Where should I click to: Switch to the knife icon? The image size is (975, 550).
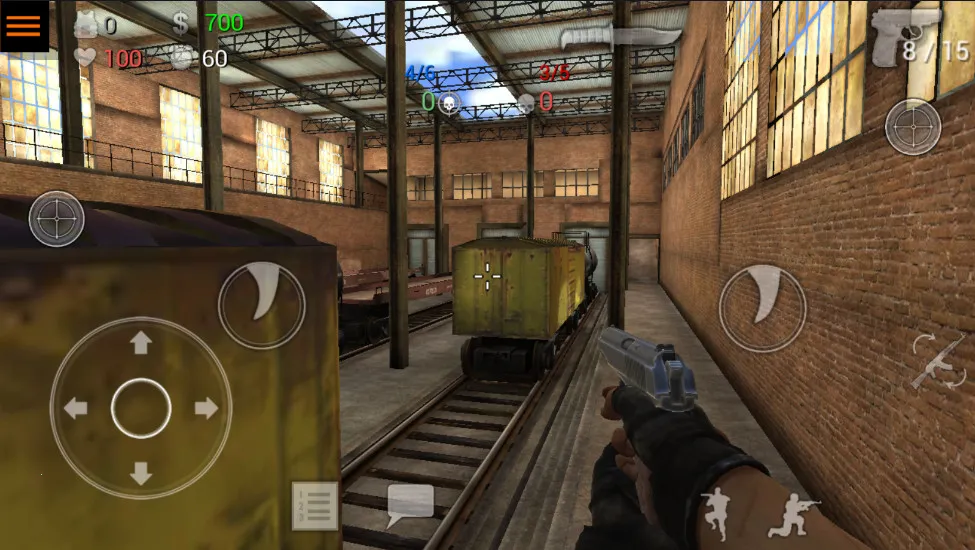click(620, 39)
